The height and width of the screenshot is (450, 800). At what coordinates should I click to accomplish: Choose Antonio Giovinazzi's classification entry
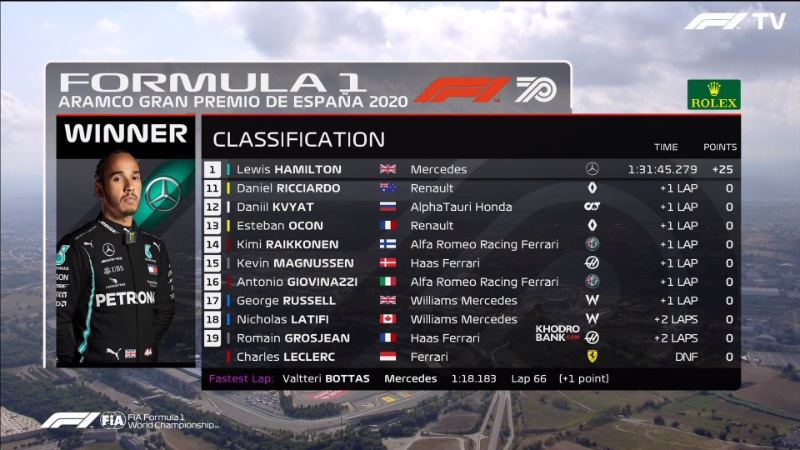click(x=470, y=282)
